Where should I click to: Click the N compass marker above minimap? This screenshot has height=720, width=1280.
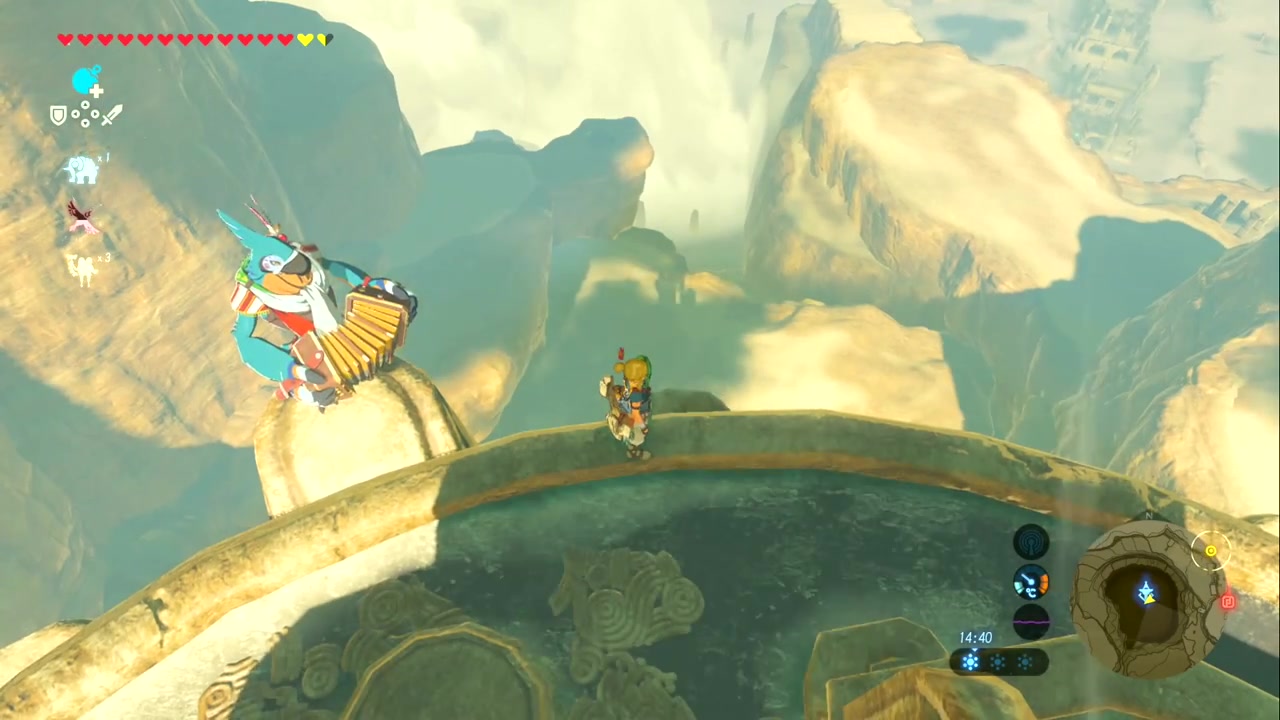[1148, 515]
